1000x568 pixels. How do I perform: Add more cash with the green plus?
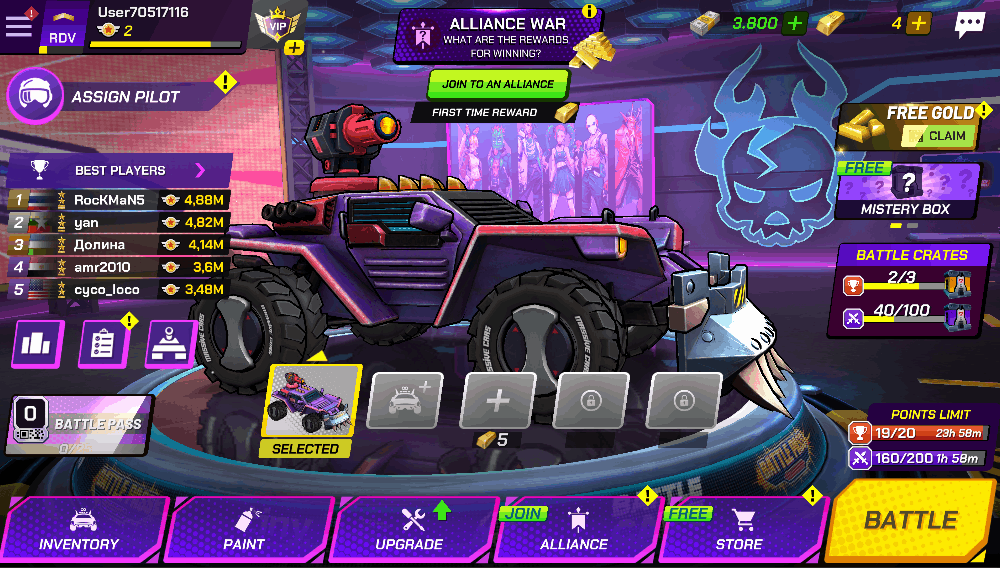(794, 23)
